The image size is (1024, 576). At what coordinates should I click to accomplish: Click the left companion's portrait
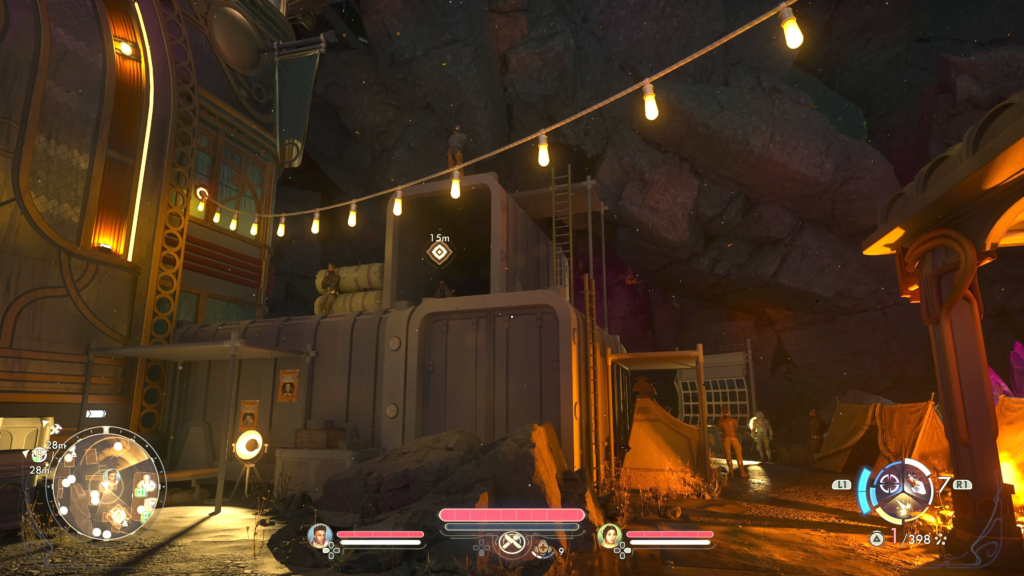(320, 535)
